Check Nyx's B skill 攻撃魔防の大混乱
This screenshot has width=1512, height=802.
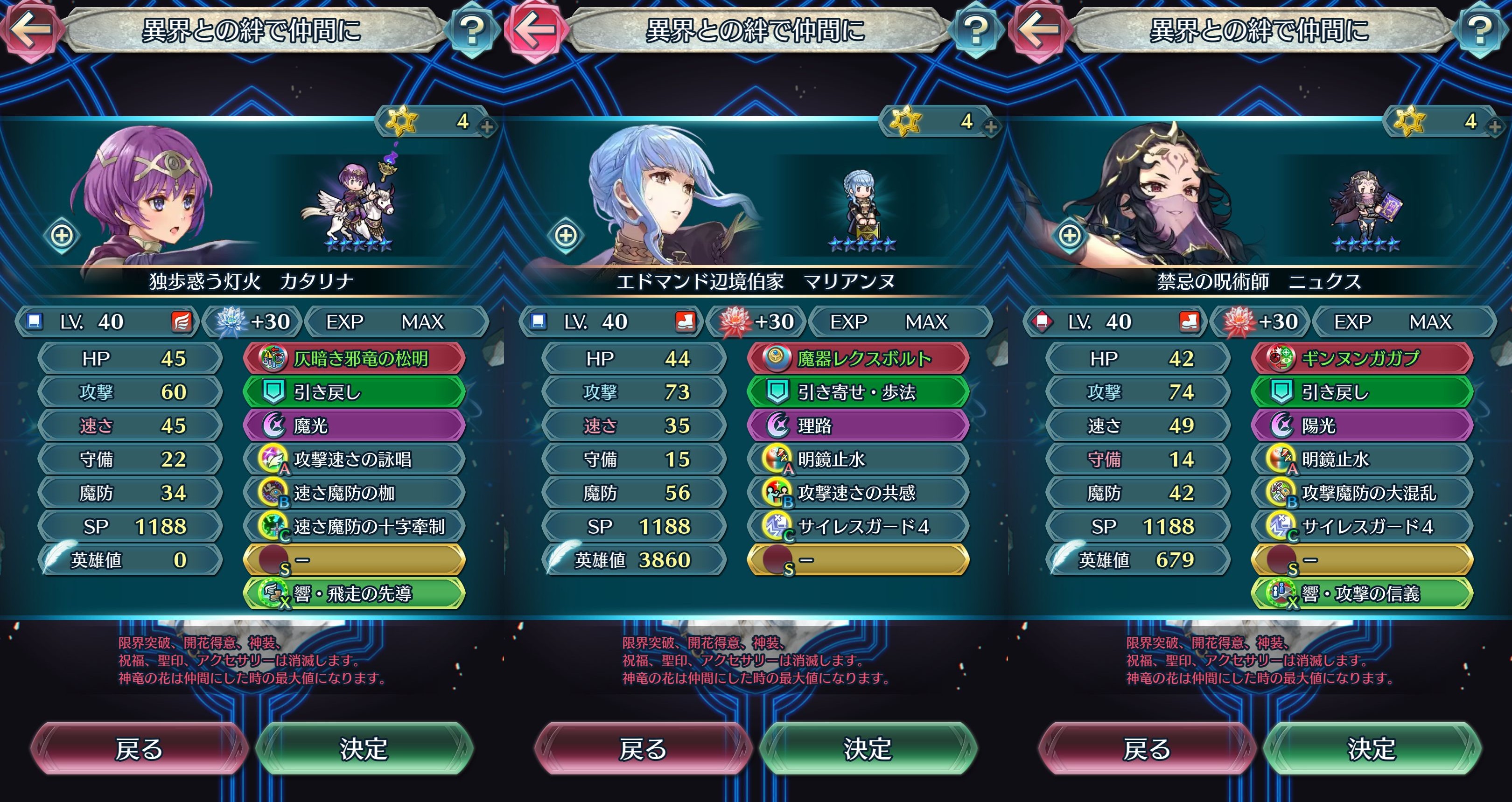pyautogui.click(x=1362, y=493)
